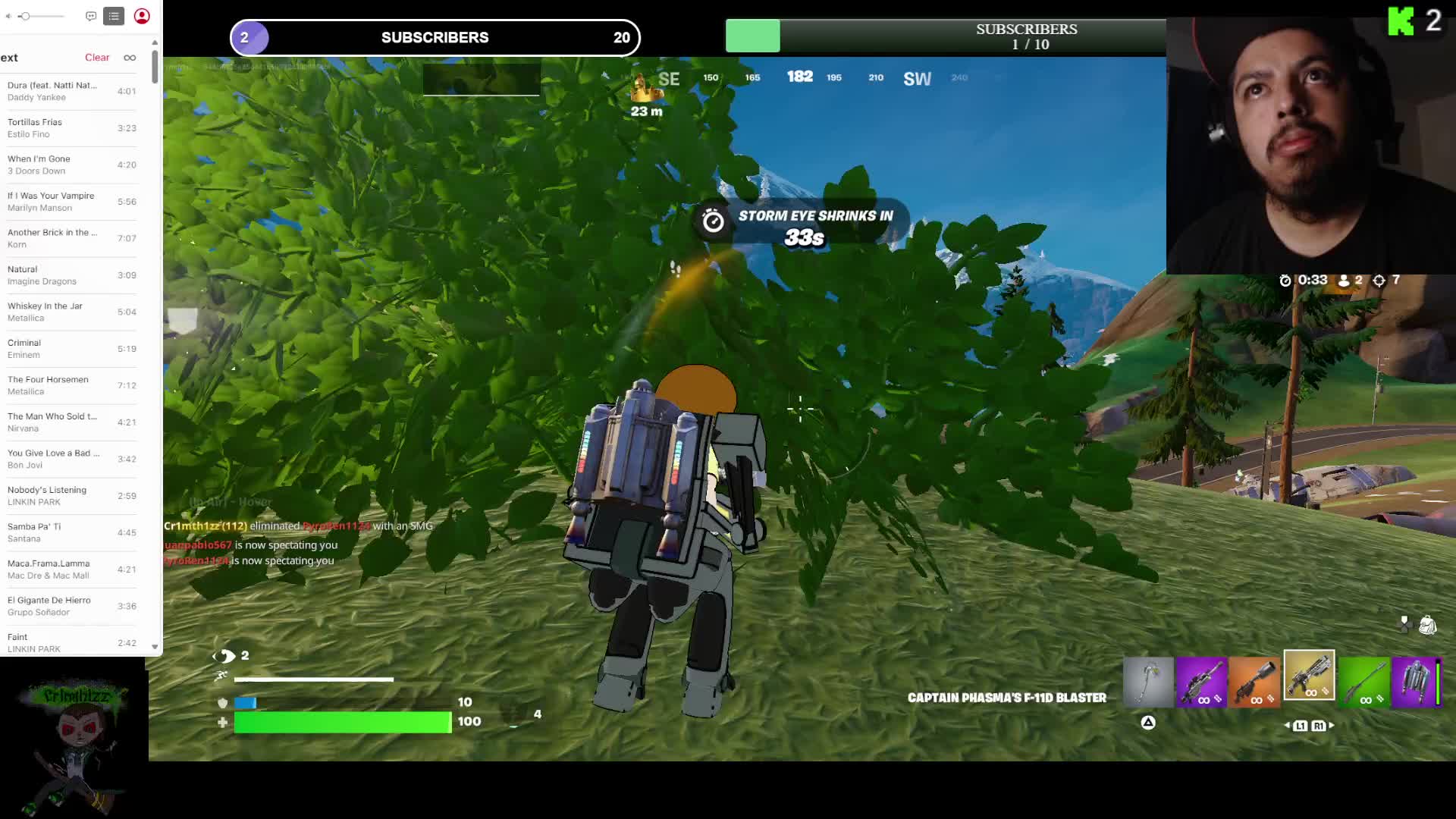Open the triangle button prompt near weapon bar

[1147, 723]
